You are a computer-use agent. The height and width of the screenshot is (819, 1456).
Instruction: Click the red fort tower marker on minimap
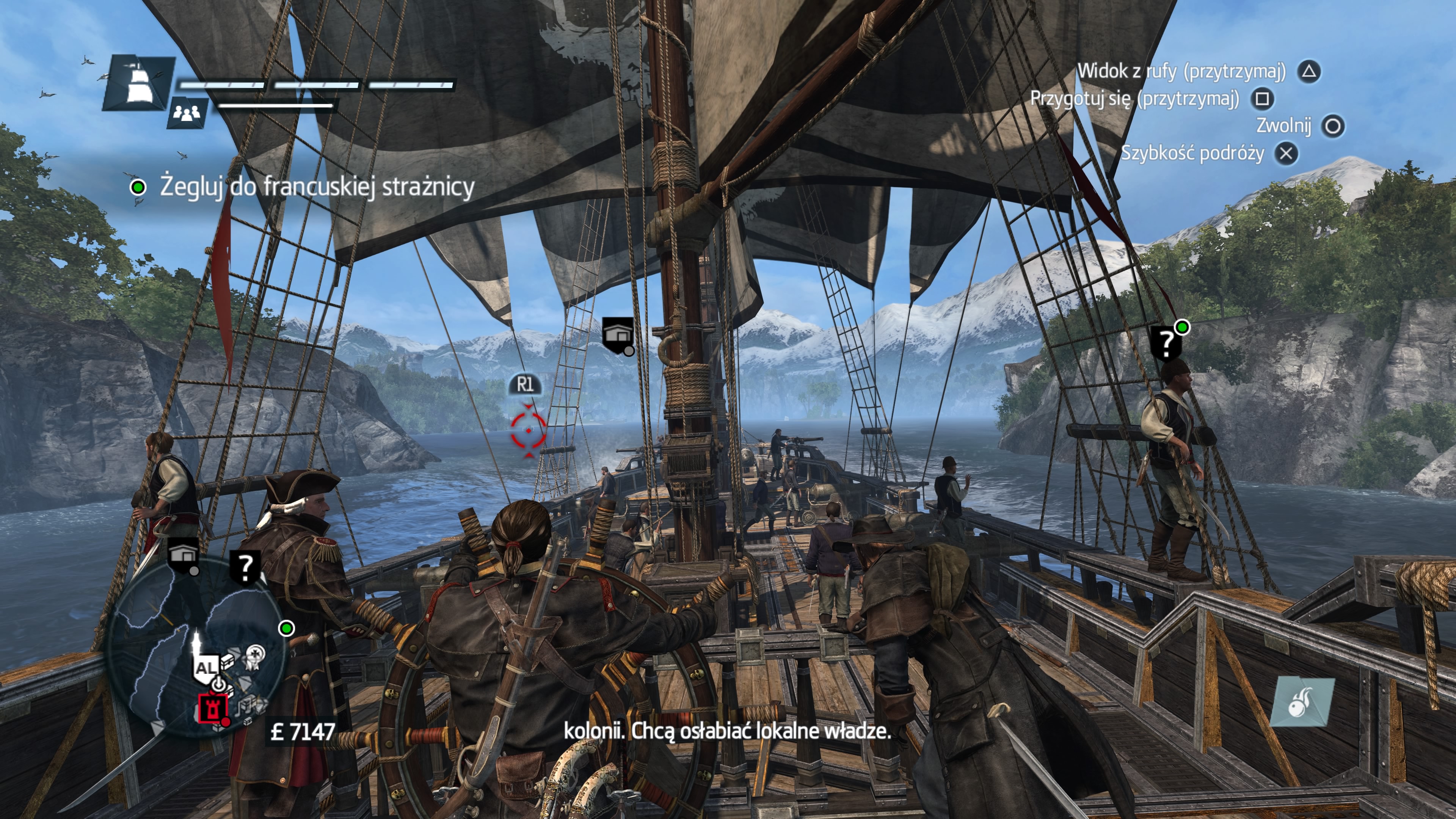[x=213, y=708]
